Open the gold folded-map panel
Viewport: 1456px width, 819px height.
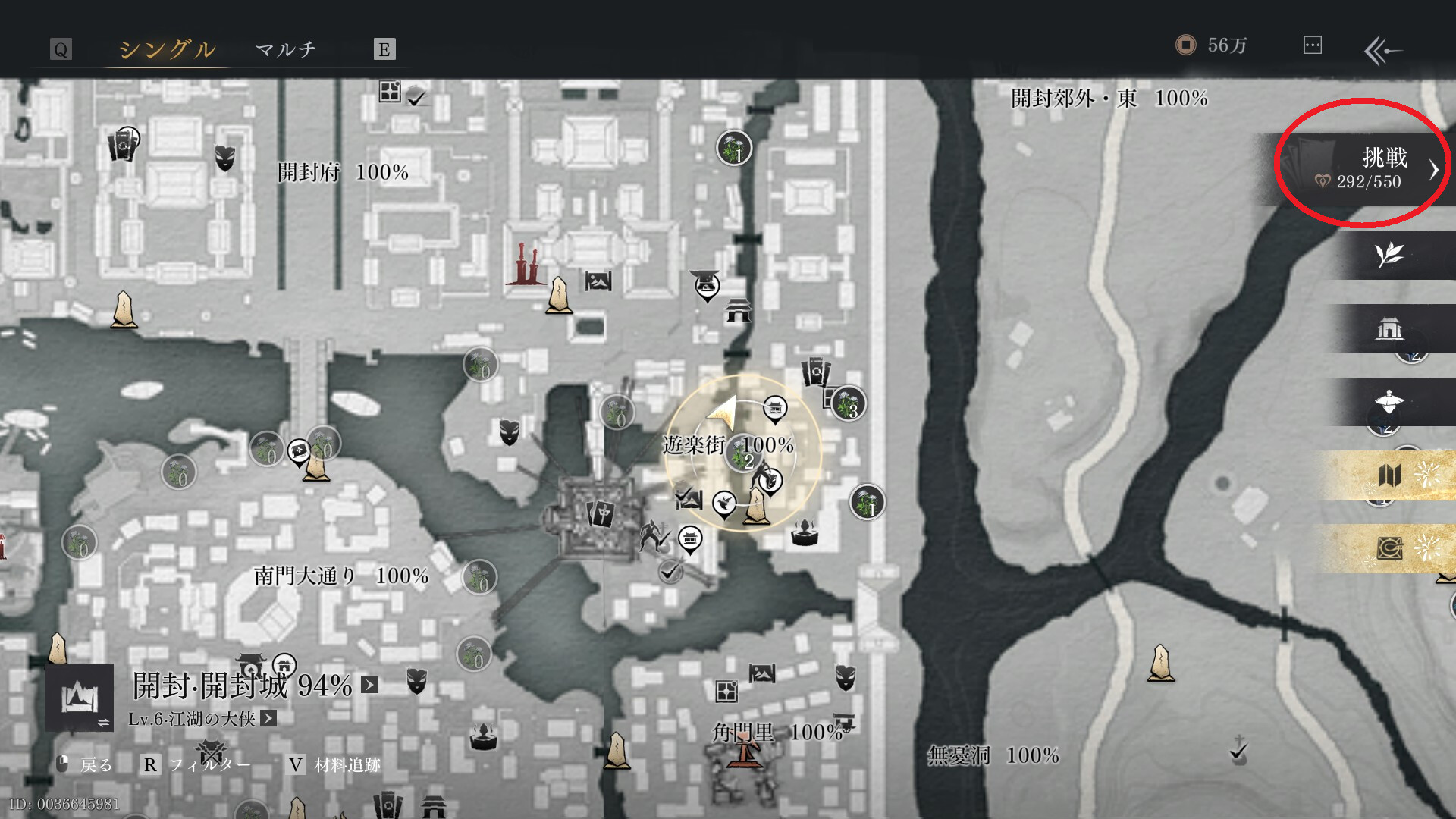point(1389,475)
